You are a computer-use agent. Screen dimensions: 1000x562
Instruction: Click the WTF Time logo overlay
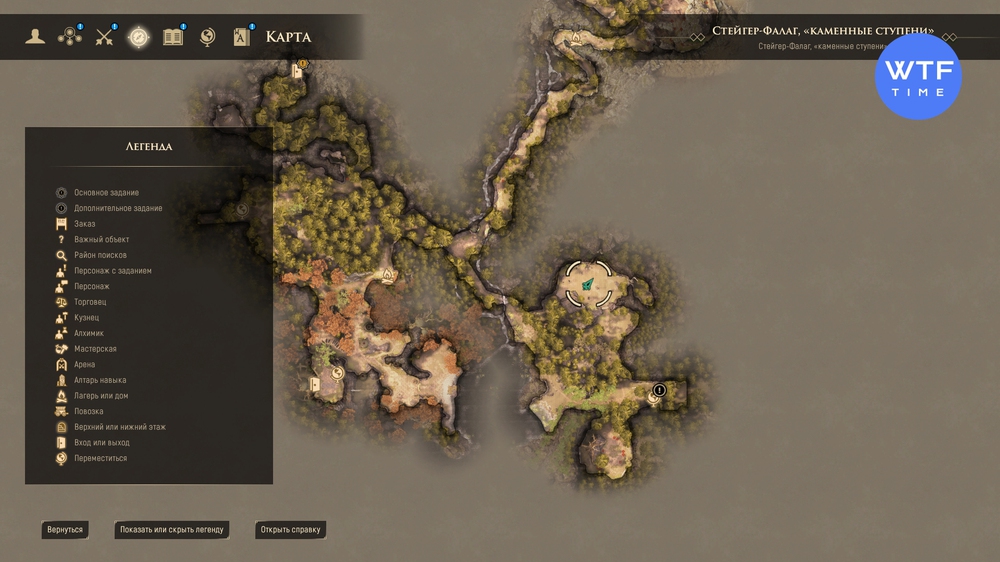918,76
